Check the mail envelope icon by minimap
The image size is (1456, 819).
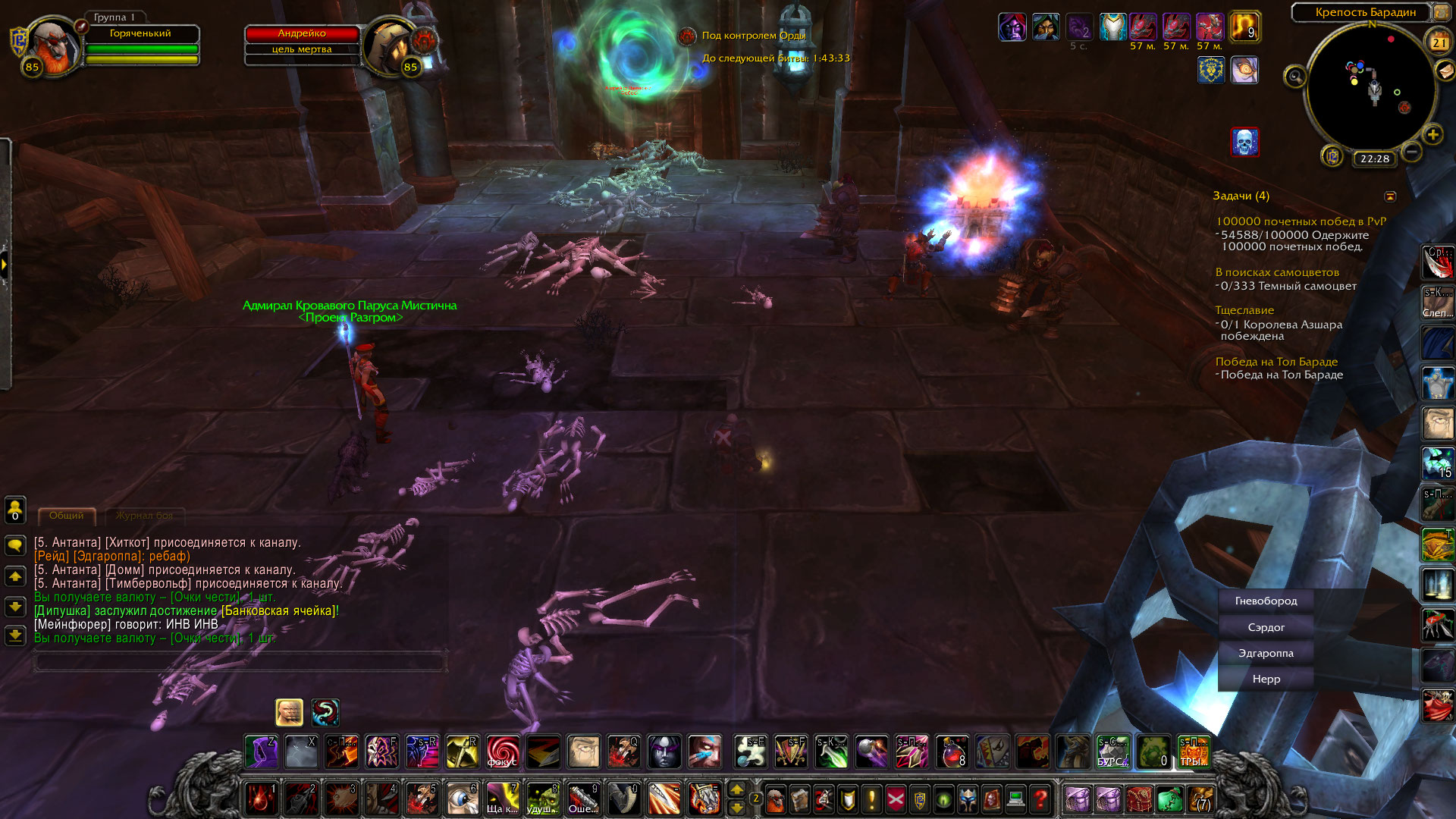(x=1445, y=71)
